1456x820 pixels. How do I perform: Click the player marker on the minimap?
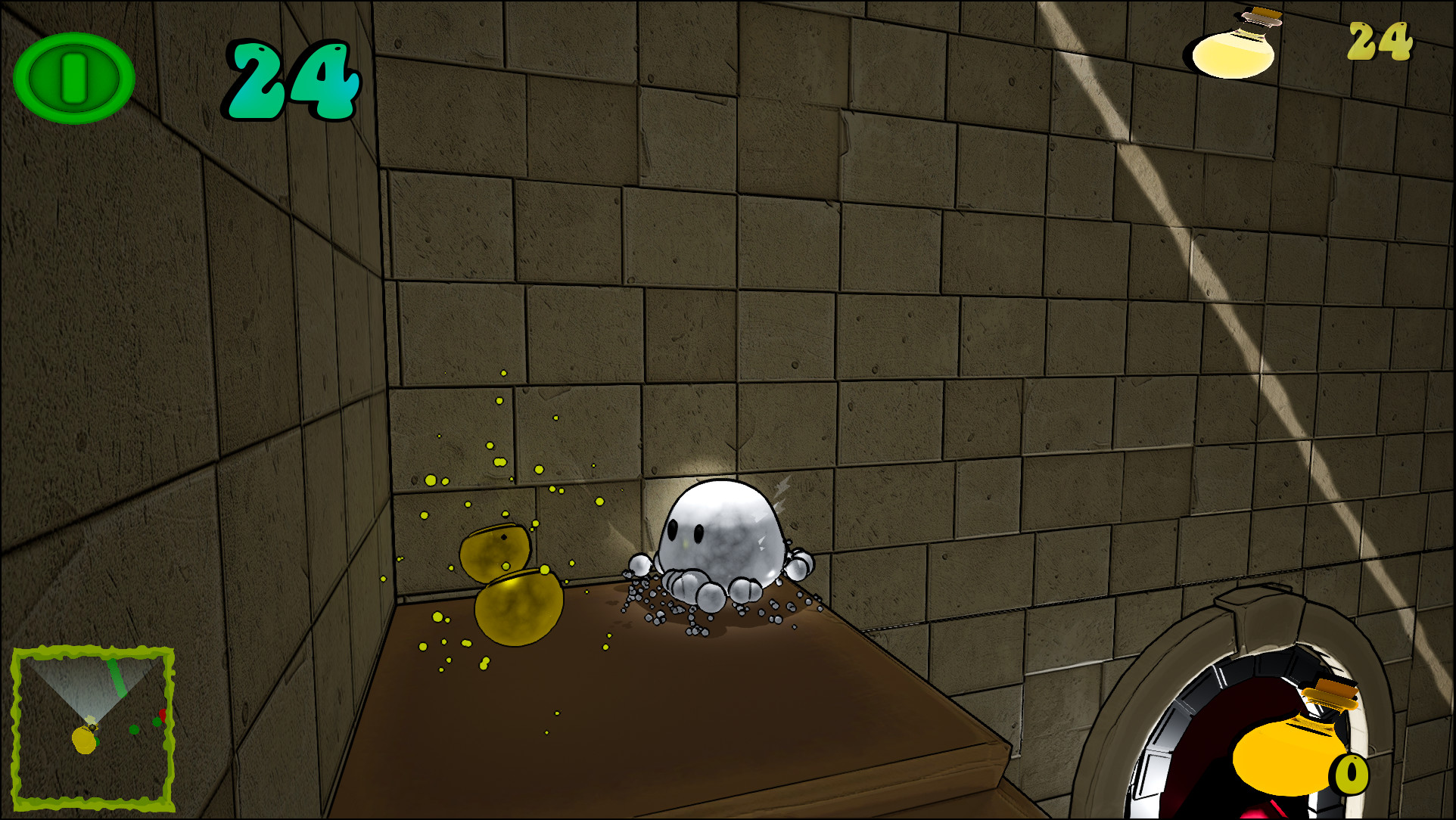point(84,740)
